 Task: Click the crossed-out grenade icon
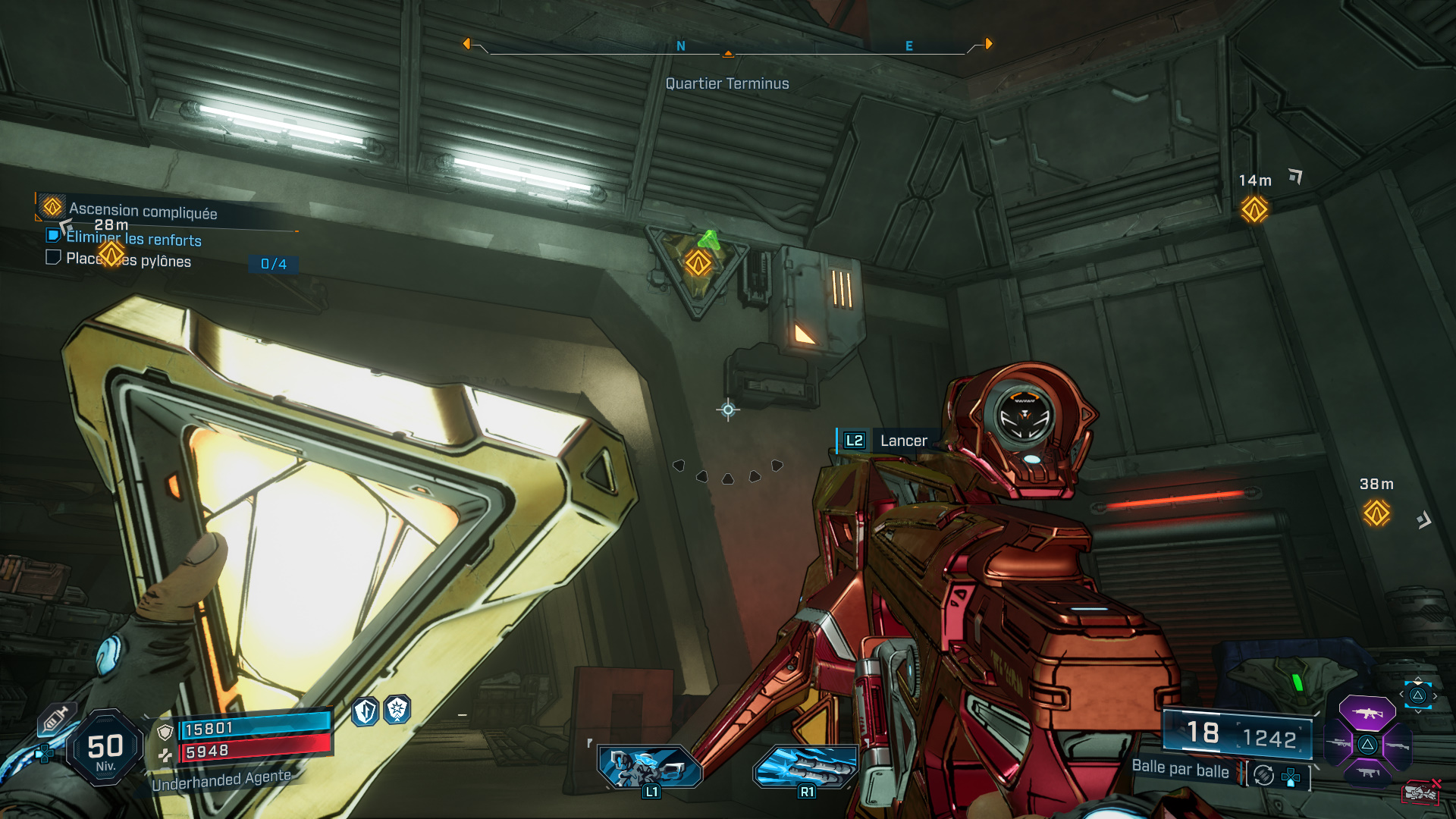coord(1420,792)
